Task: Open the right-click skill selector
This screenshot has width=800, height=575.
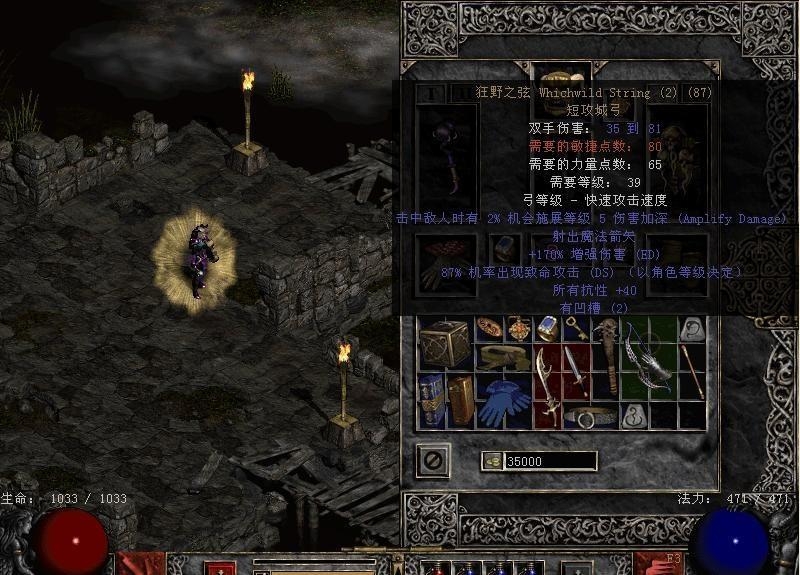Action: [x=661, y=562]
